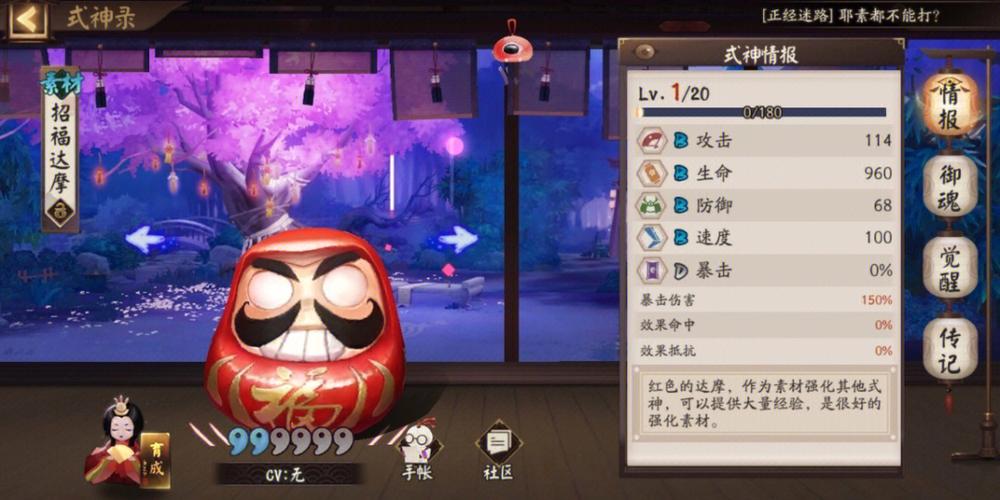This screenshot has height=500, width=1000.
Task: Switch to the 情报 lantern tab
Action: coord(948,103)
